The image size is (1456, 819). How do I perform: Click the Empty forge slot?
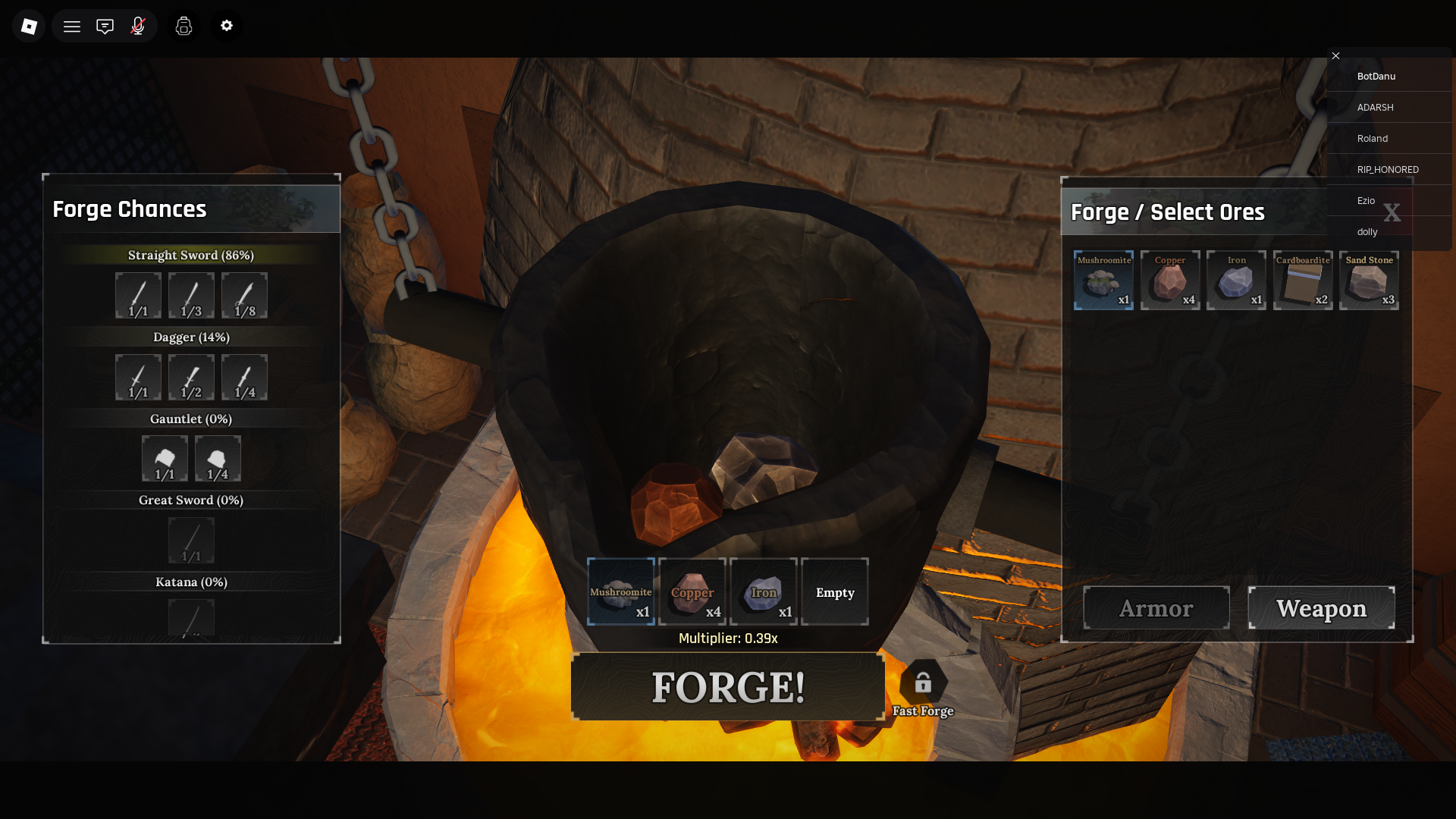click(x=834, y=591)
